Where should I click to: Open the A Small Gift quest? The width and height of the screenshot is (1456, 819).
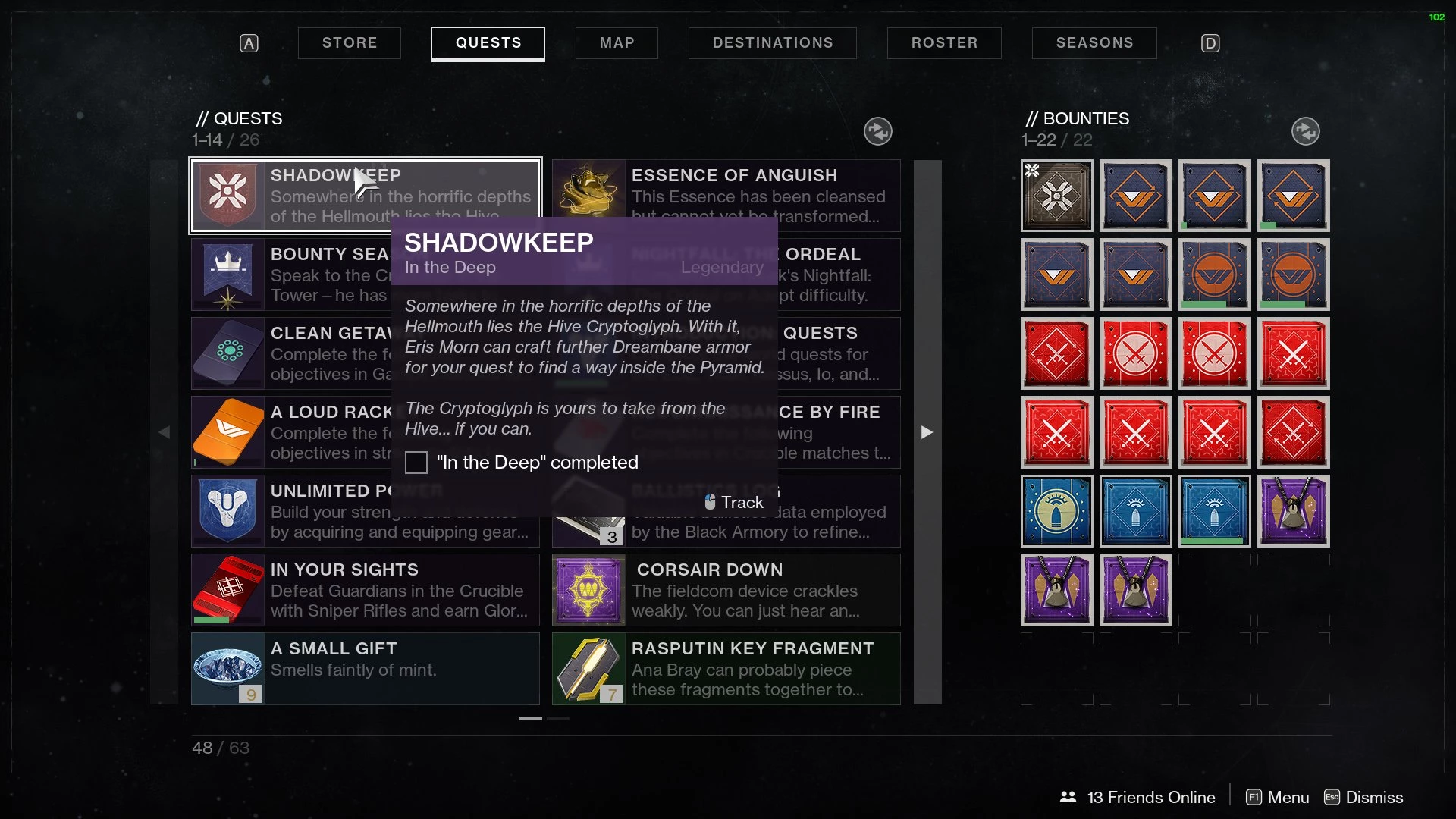click(366, 669)
